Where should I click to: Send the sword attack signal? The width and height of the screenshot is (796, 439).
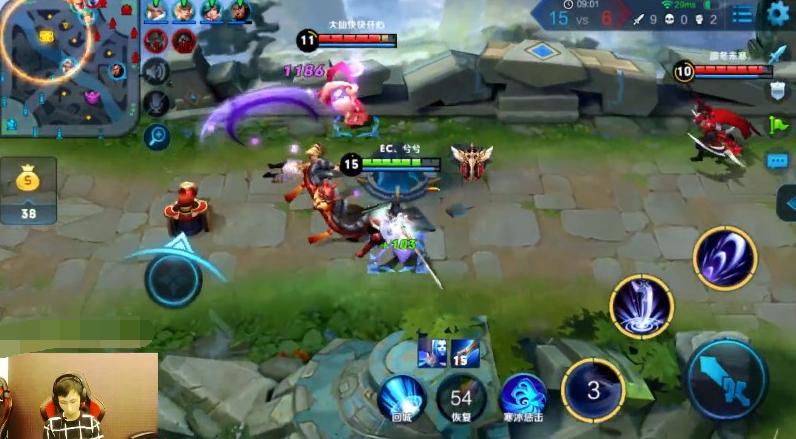click(x=778, y=54)
